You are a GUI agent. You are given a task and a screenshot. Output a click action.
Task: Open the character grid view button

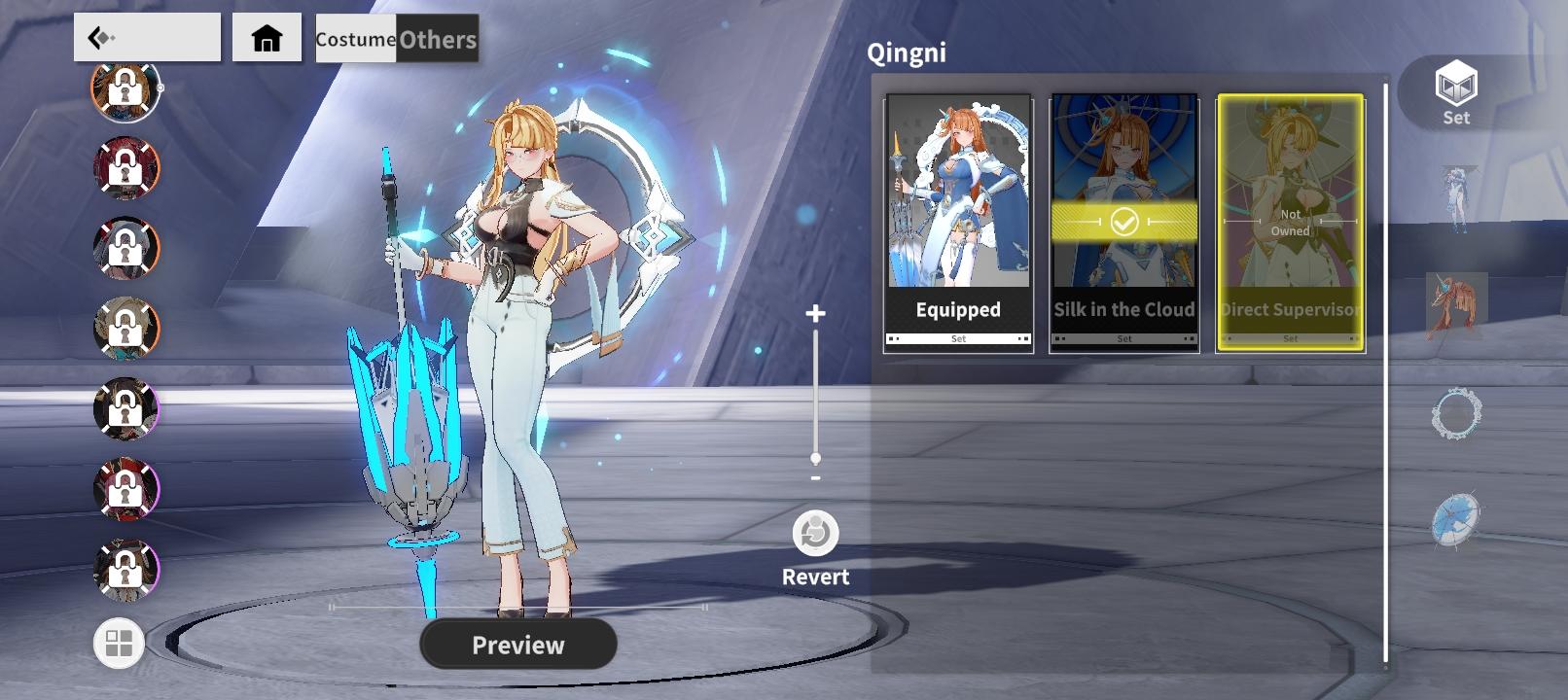(119, 644)
